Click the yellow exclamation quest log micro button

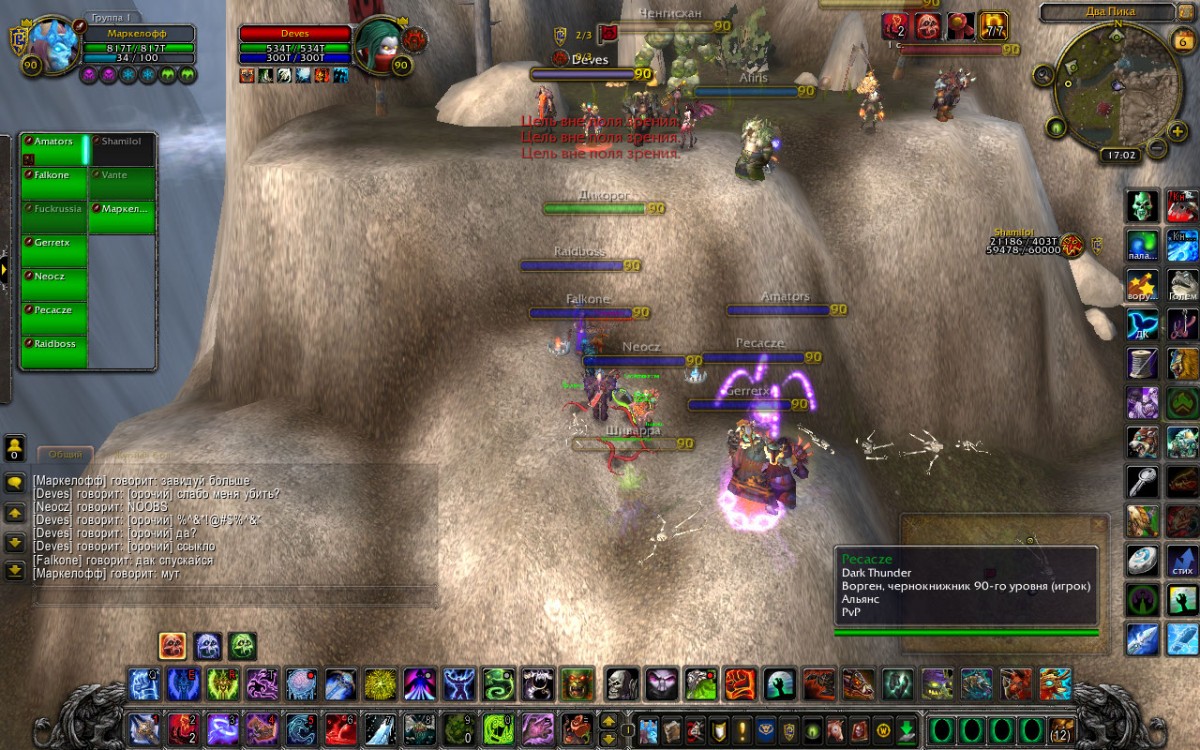point(742,729)
